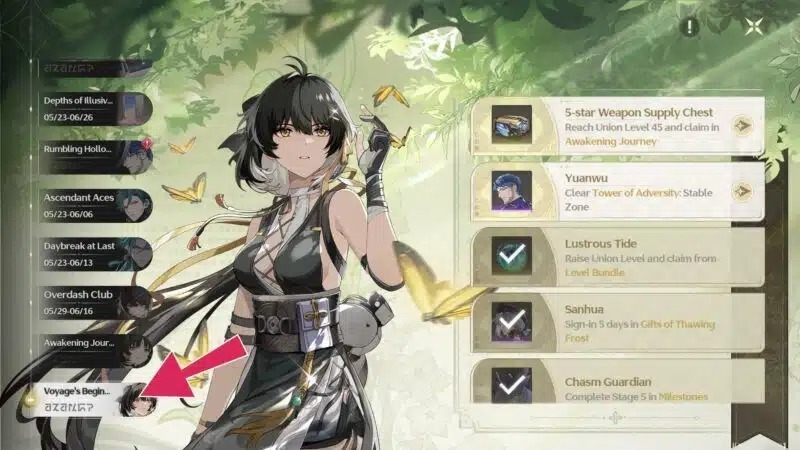
Task: Close the events screen with X
Action: point(754,28)
